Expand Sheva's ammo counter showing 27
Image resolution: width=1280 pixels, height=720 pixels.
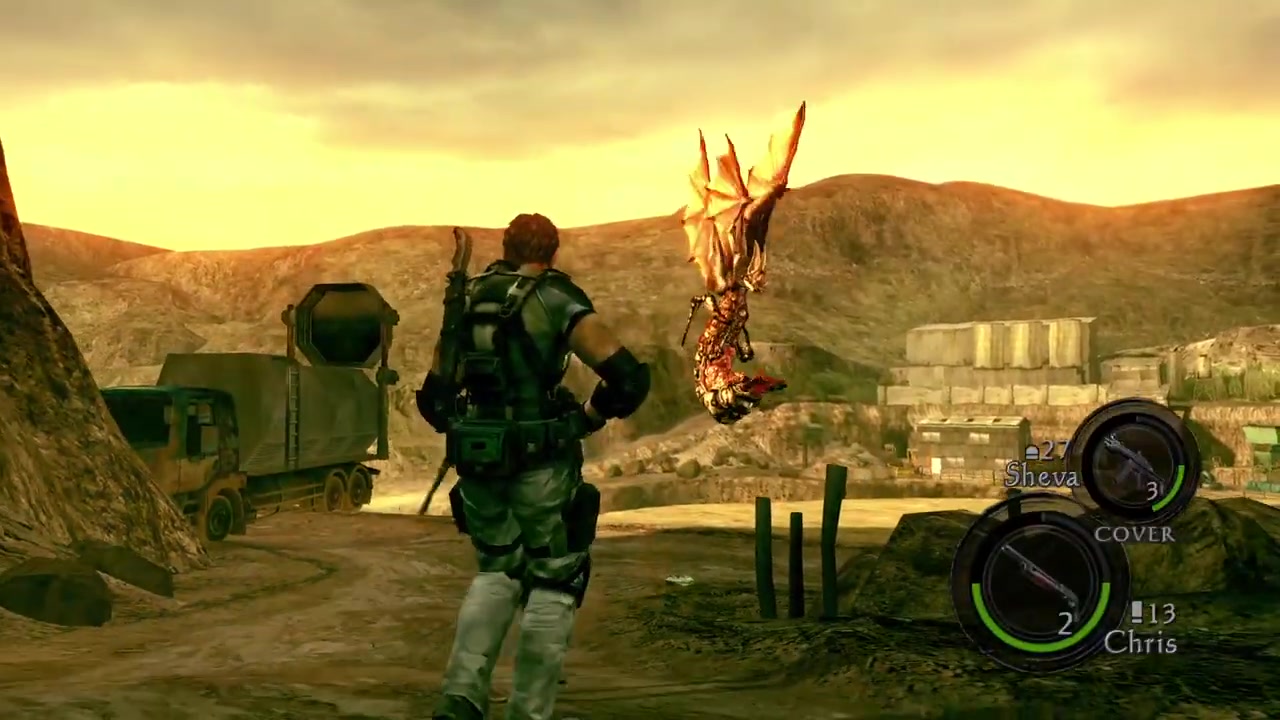point(1047,451)
